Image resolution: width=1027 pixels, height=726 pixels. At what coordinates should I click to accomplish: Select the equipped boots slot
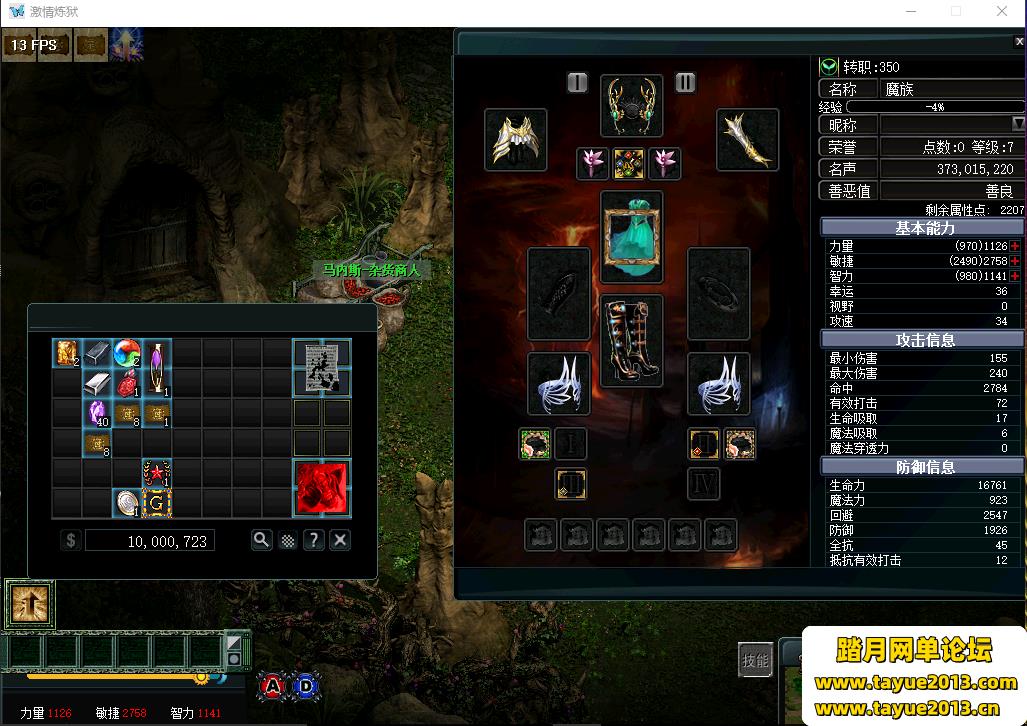[631, 340]
